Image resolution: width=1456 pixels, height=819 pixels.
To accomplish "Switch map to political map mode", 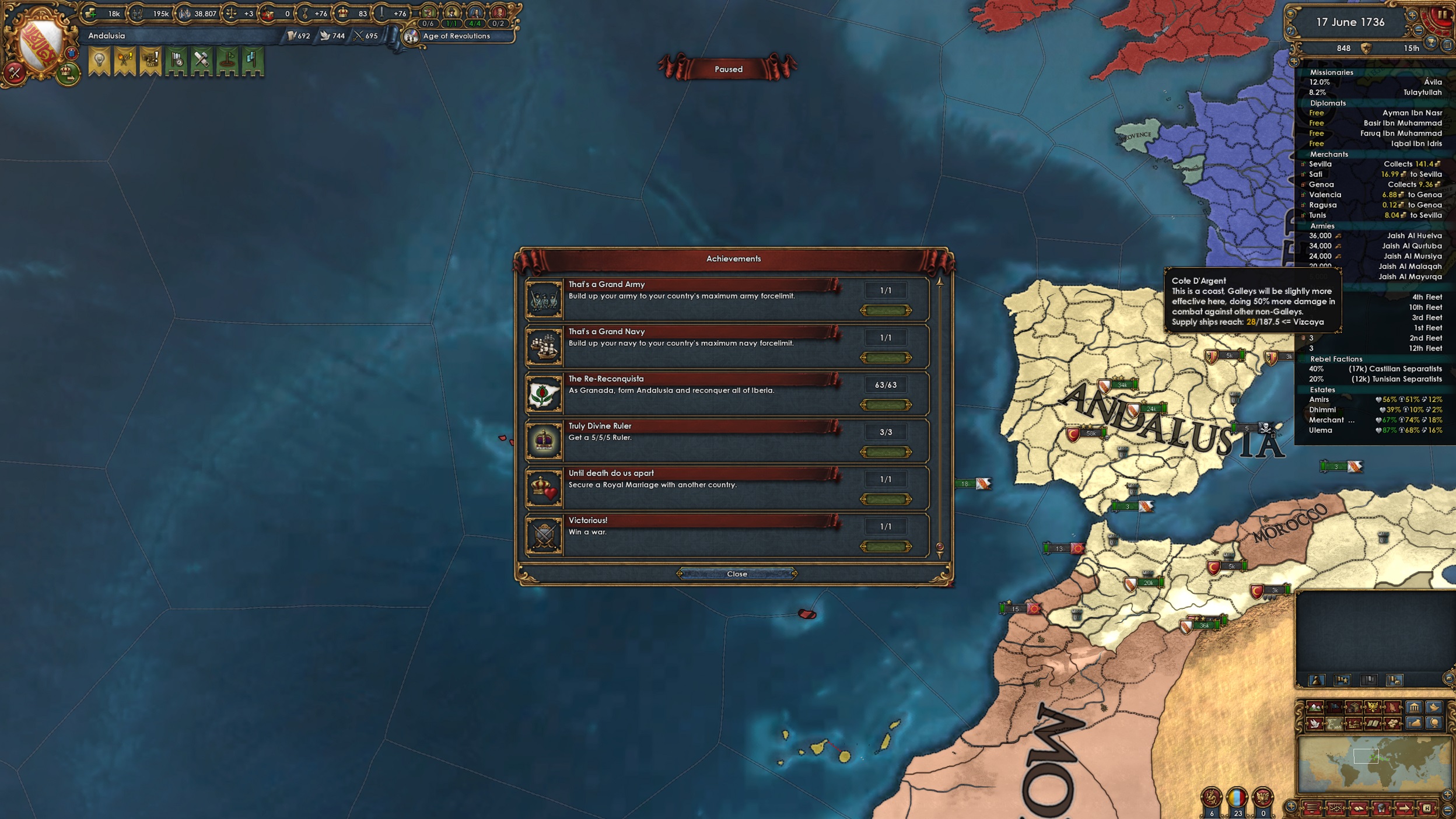I will [1335, 706].
